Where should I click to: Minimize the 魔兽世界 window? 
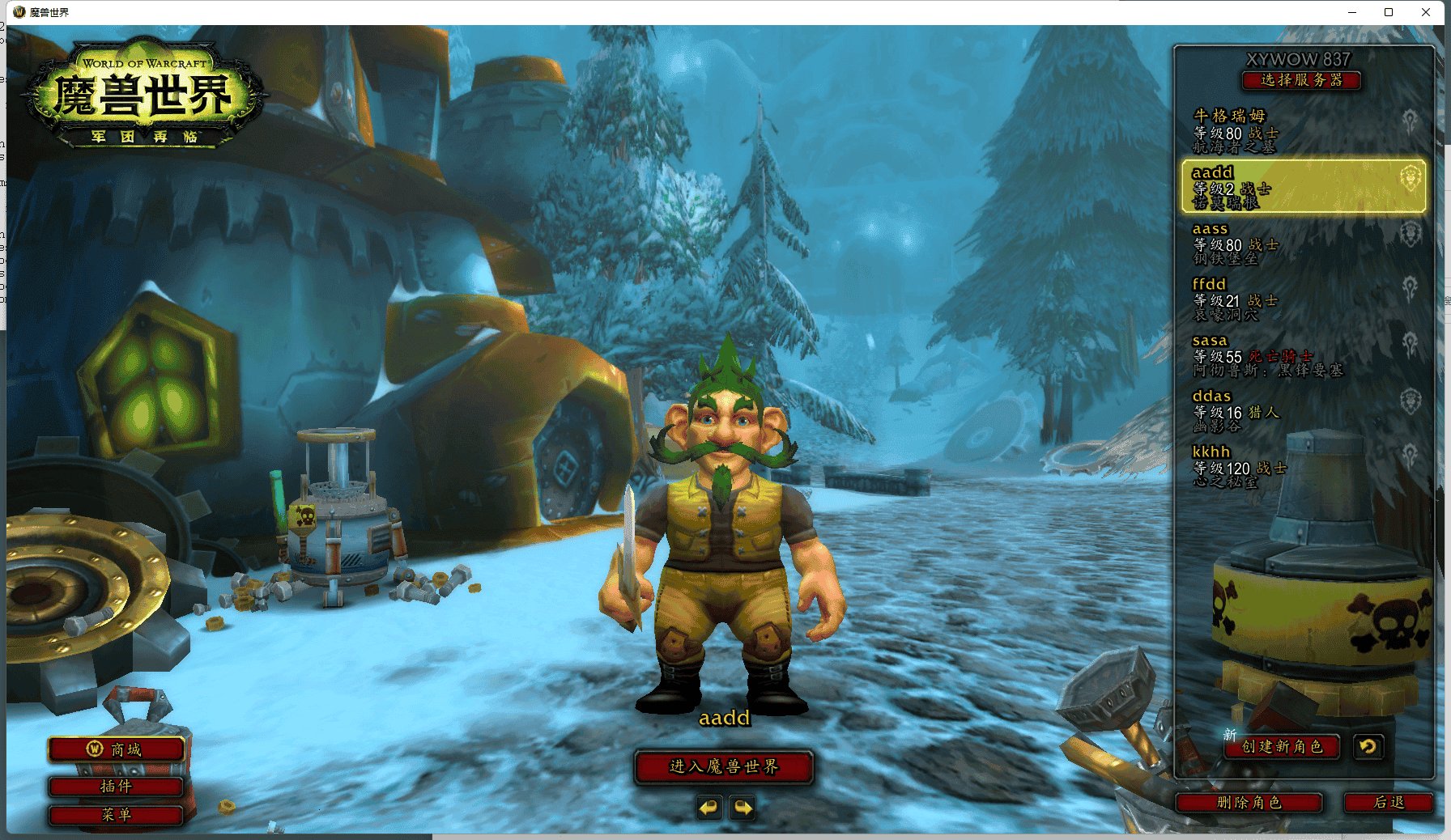coord(1351,12)
